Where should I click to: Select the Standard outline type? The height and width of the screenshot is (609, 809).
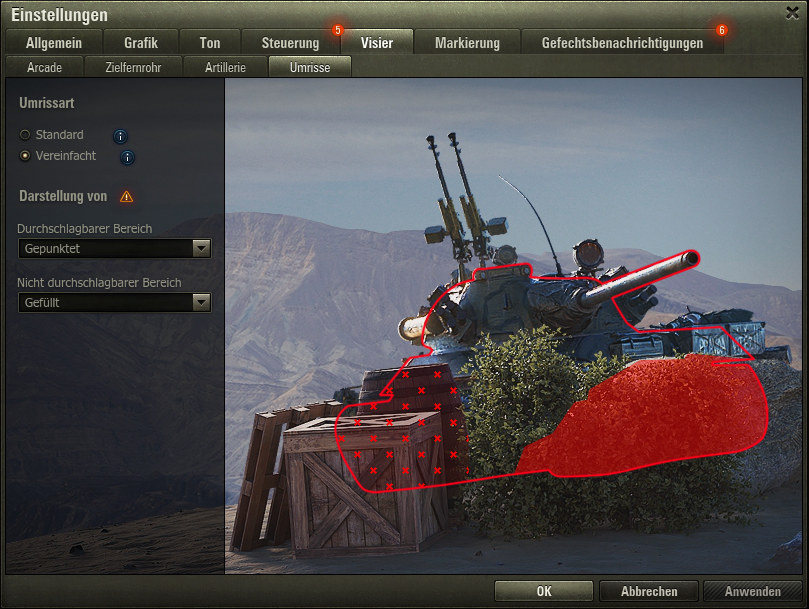coord(25,135)
